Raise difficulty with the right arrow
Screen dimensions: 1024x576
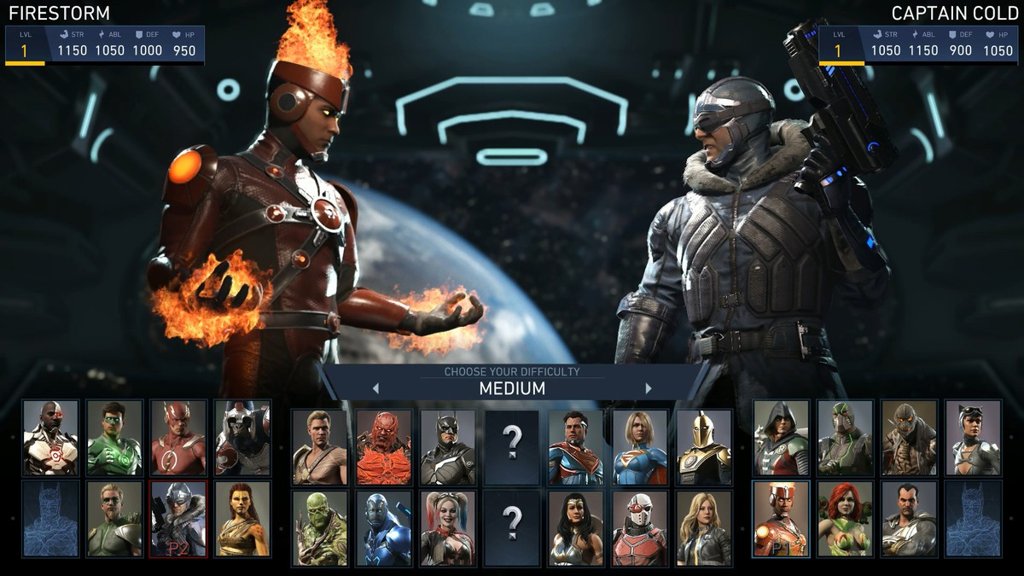pyautogui.click(x=648, y=388)
